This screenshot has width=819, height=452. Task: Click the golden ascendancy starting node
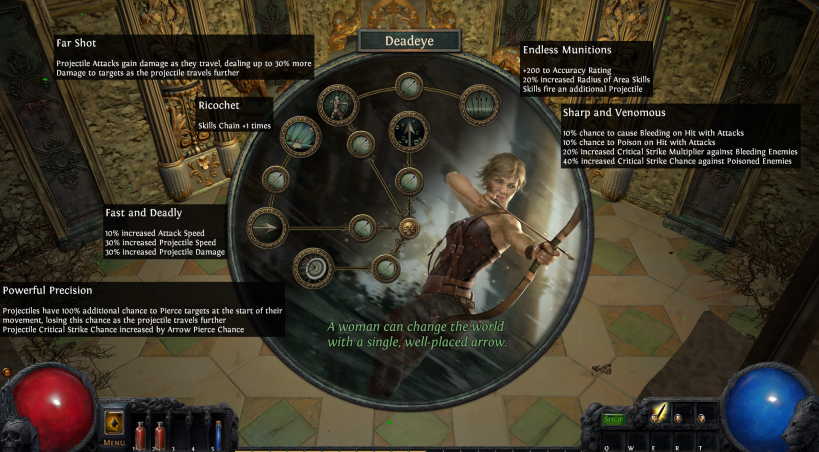(x=408, y=228)
